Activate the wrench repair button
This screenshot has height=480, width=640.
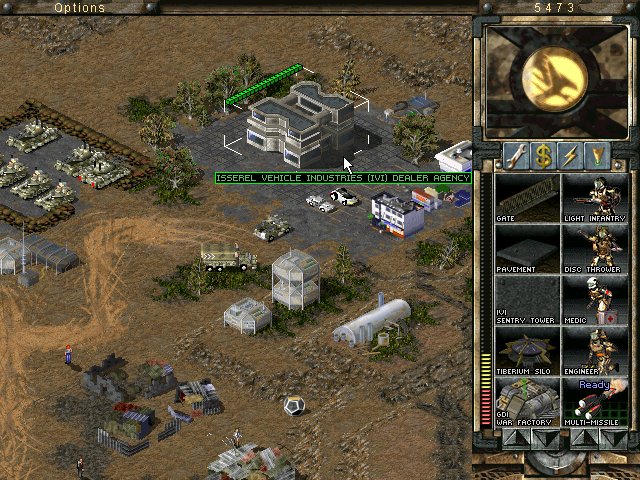click(516, 156)
